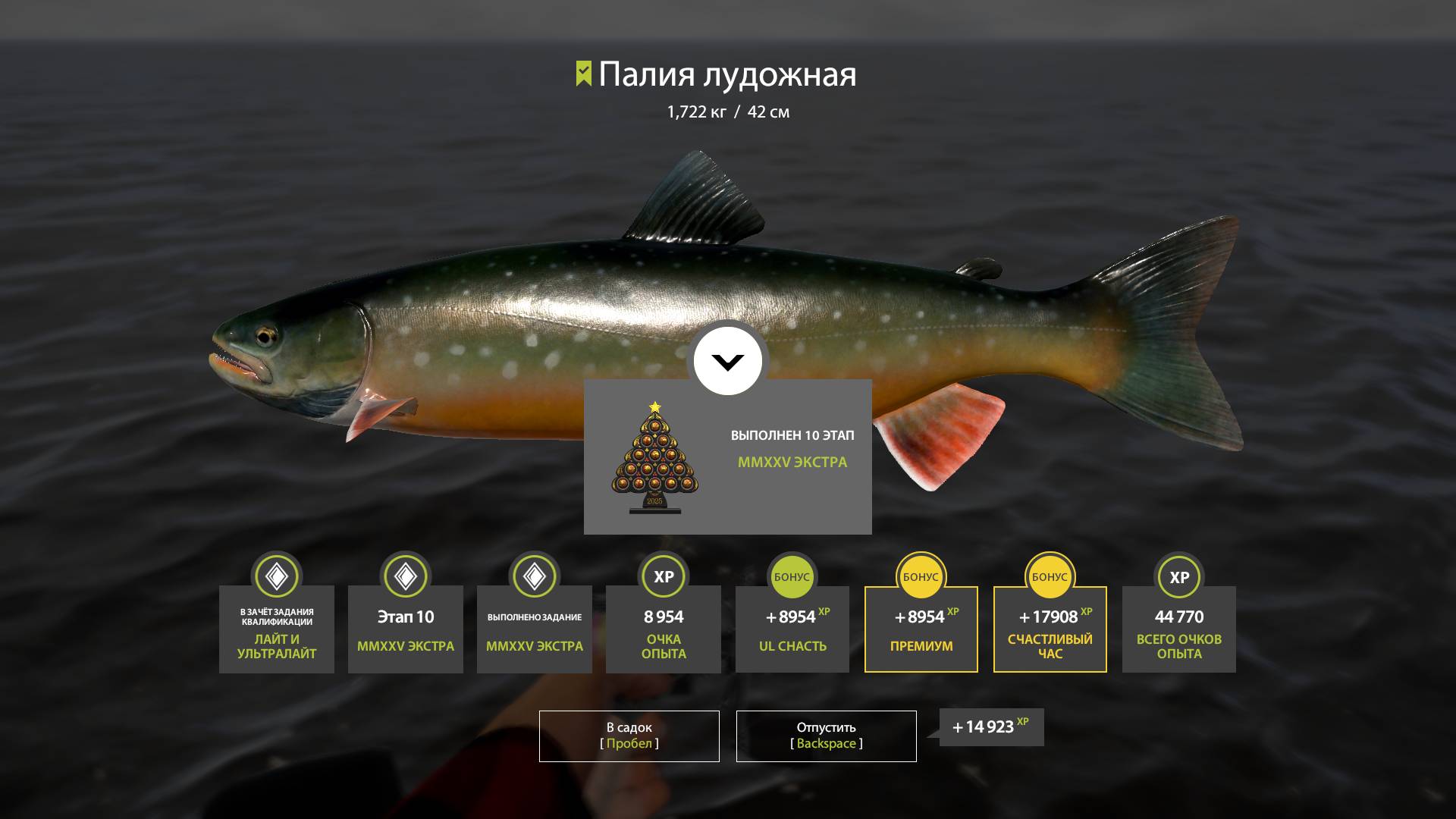Expand the white down chevron below the fish
Screen dimensions: 1456x819
[x=727, y=362]
